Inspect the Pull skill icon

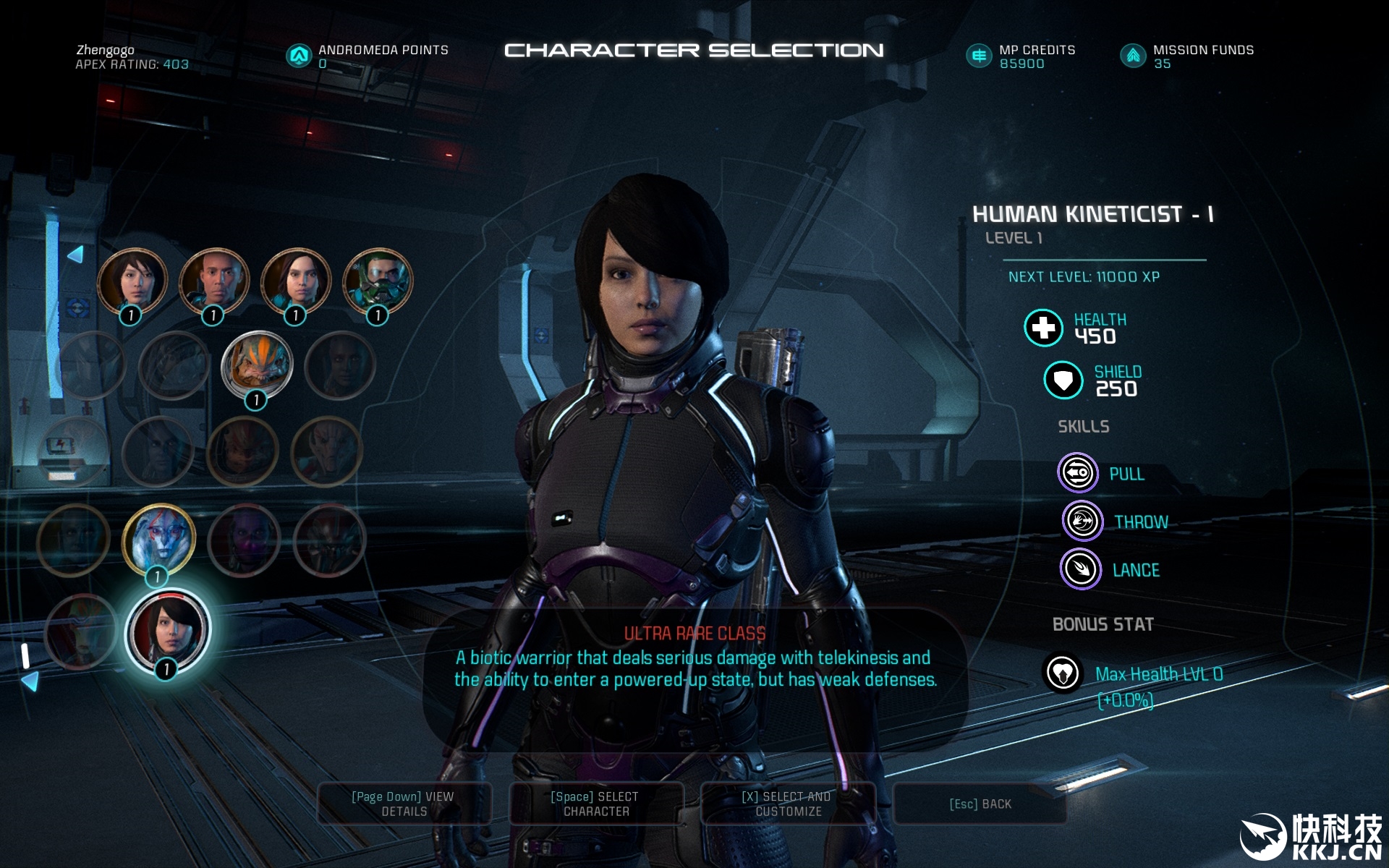1078,473
